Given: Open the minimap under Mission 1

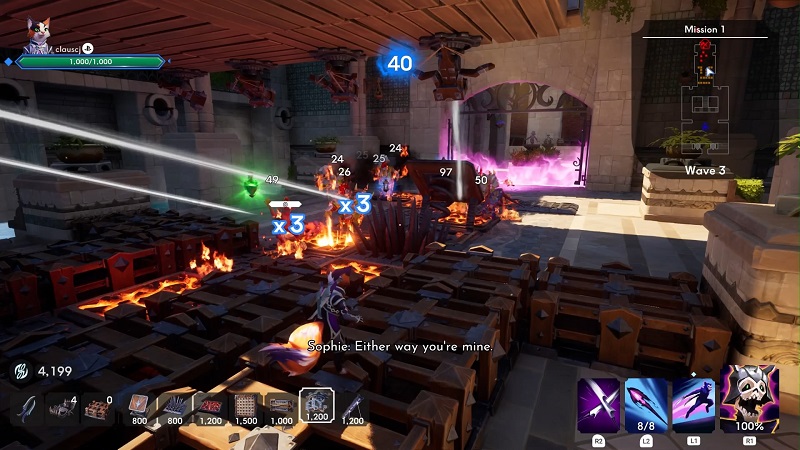Looking at the screenshot, I should point(708,100).
